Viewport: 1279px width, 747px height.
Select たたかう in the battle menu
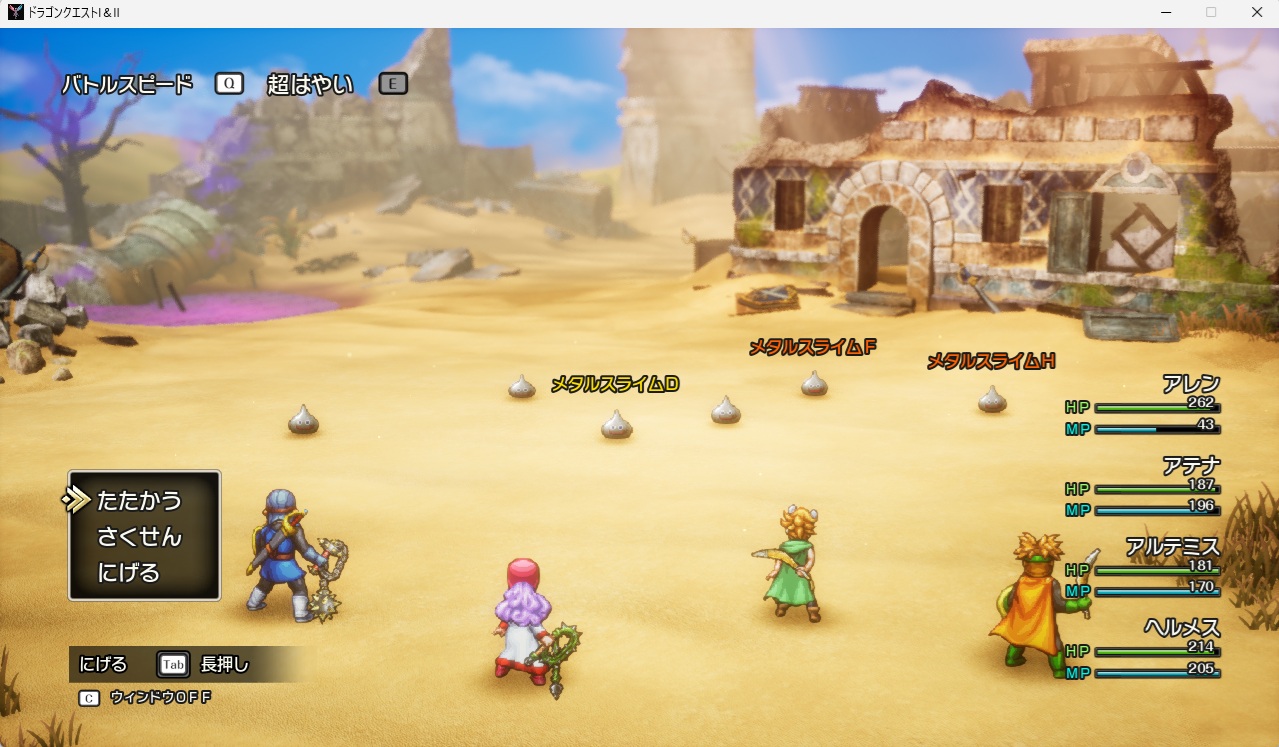(x=139, y=500)
